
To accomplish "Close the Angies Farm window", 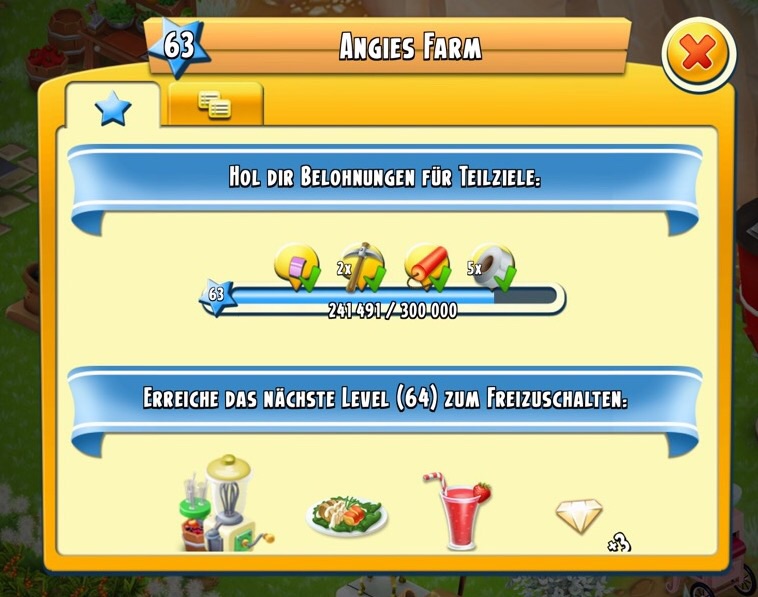I will [x=697, y=54].
